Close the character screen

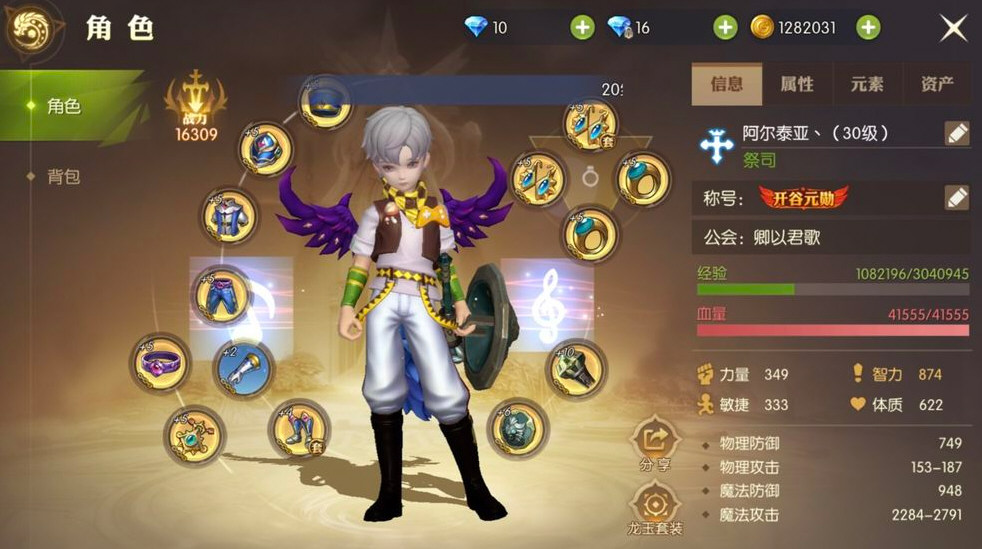[x=953, y=29]
